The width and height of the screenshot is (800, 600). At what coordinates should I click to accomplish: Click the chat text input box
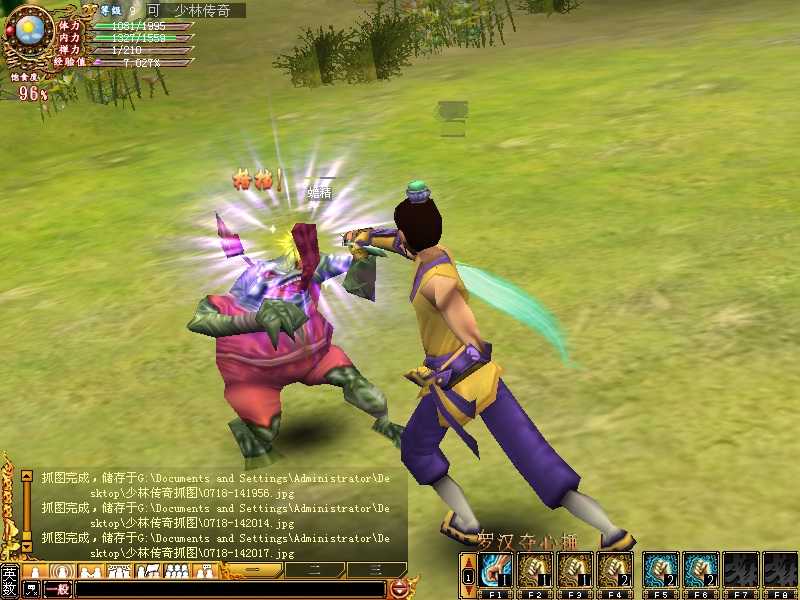pos(230,589)
